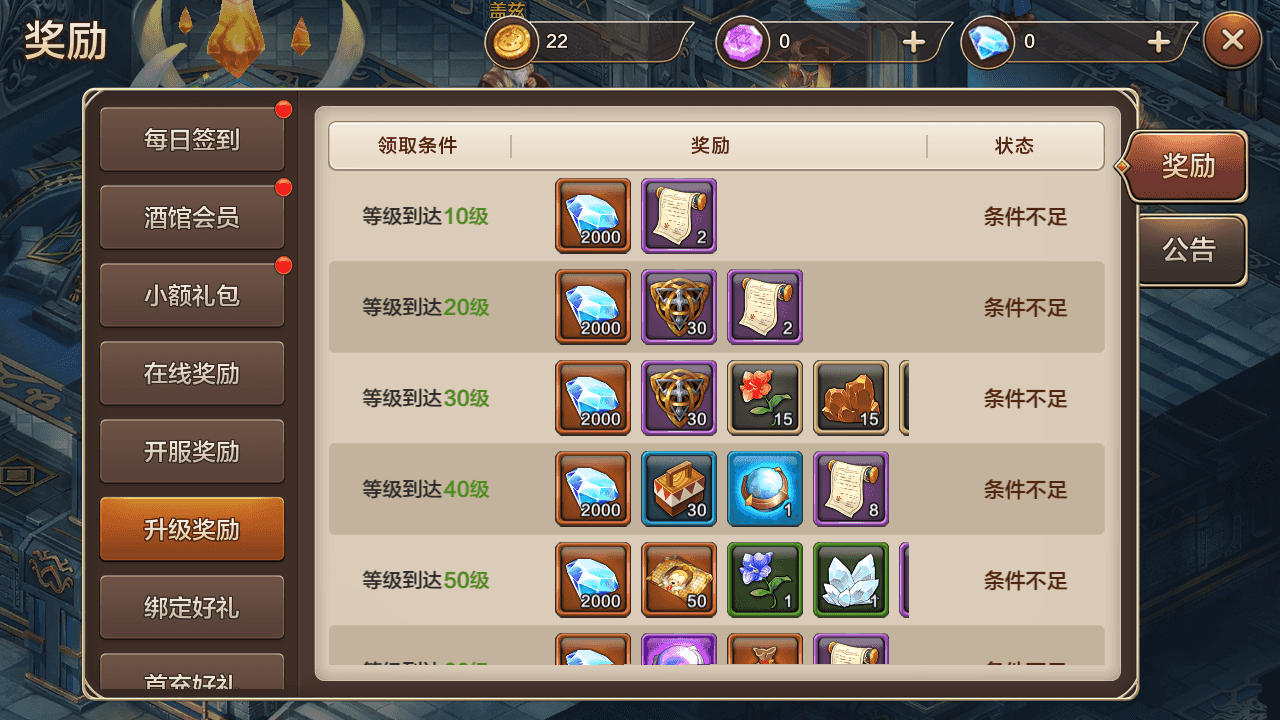Open the 开服奖励 server launch rewards
Viewport: 1280px width, 720px height.
click(191, 450)
